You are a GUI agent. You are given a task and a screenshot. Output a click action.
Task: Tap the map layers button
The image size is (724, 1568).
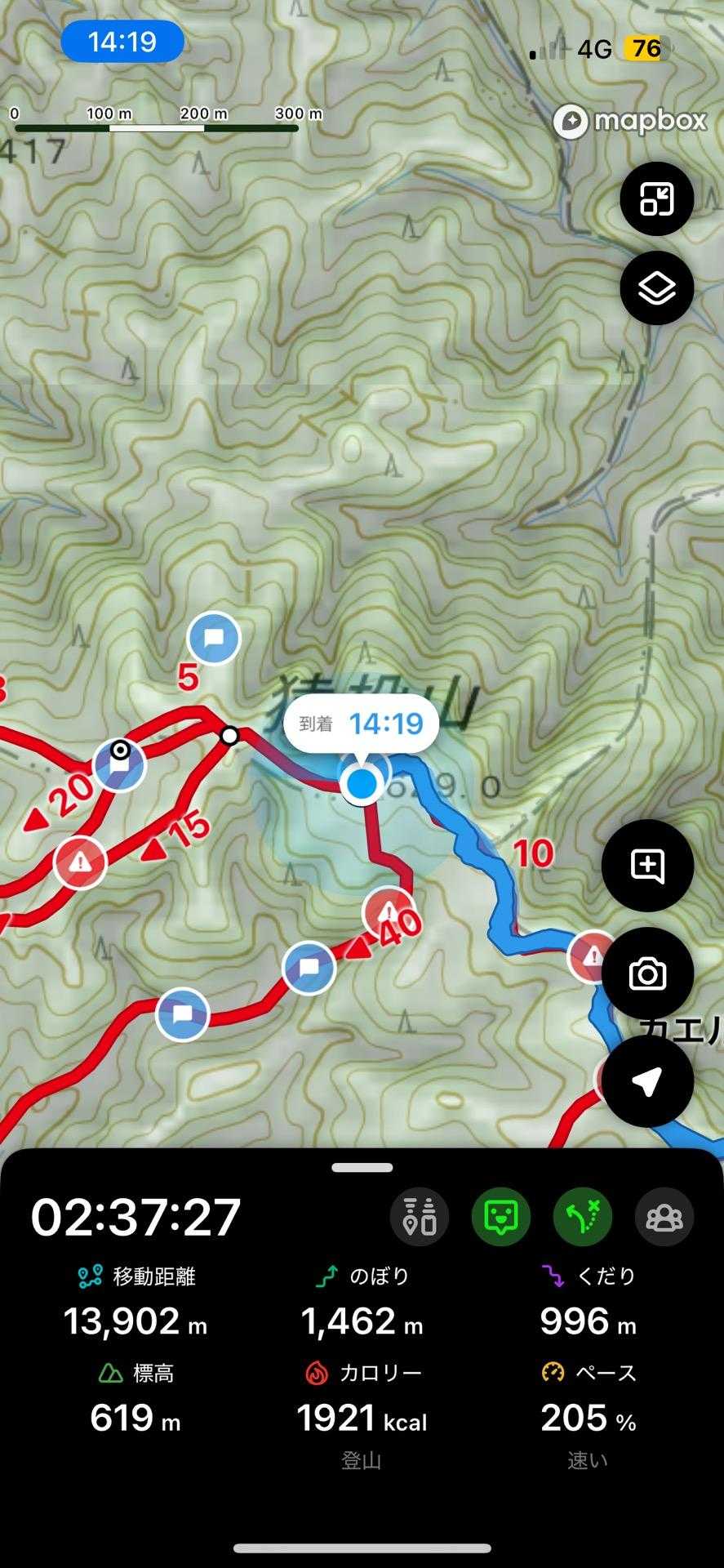point(656,288)
